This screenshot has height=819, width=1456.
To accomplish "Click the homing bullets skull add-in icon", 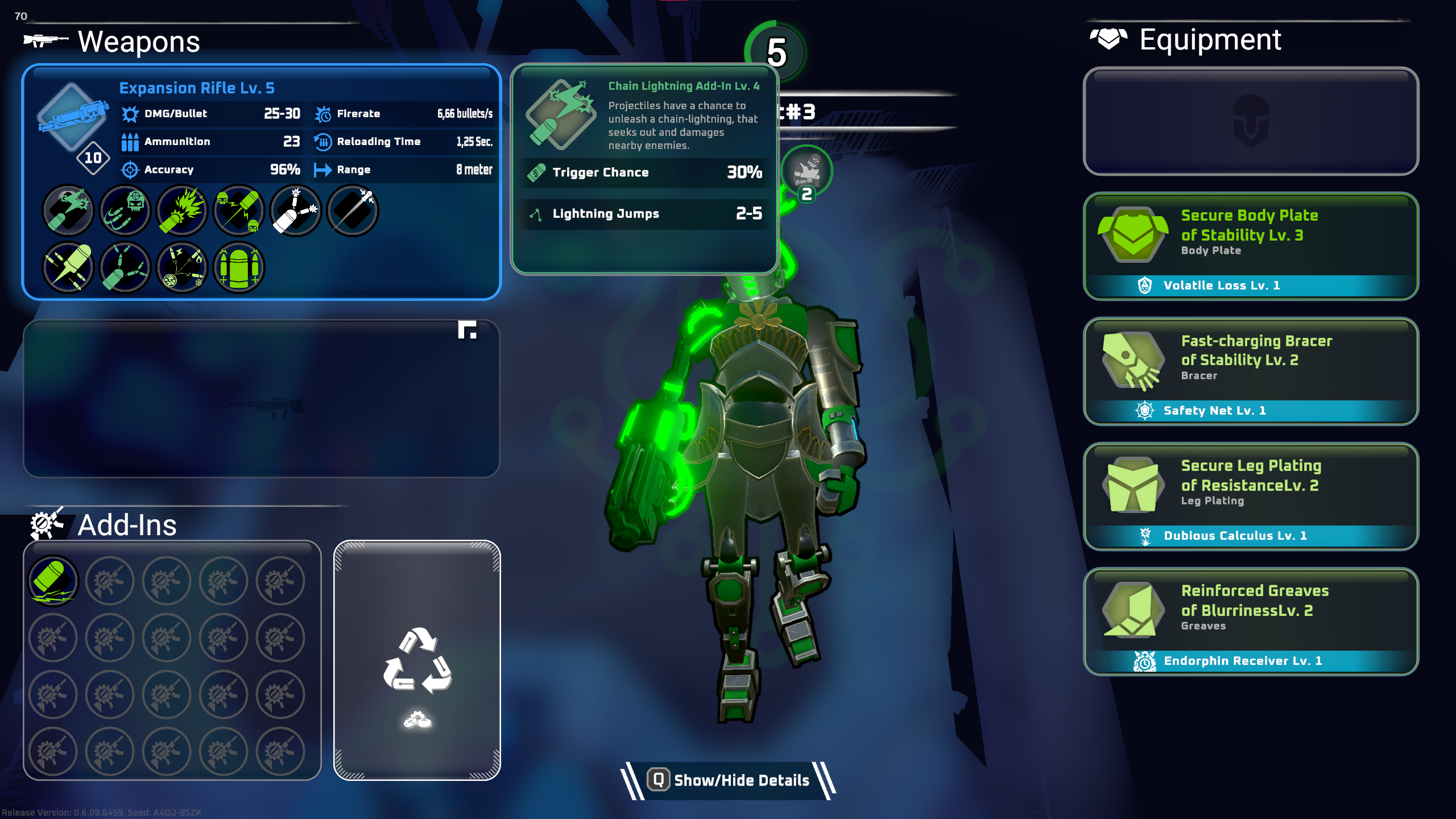I will 125,211.
